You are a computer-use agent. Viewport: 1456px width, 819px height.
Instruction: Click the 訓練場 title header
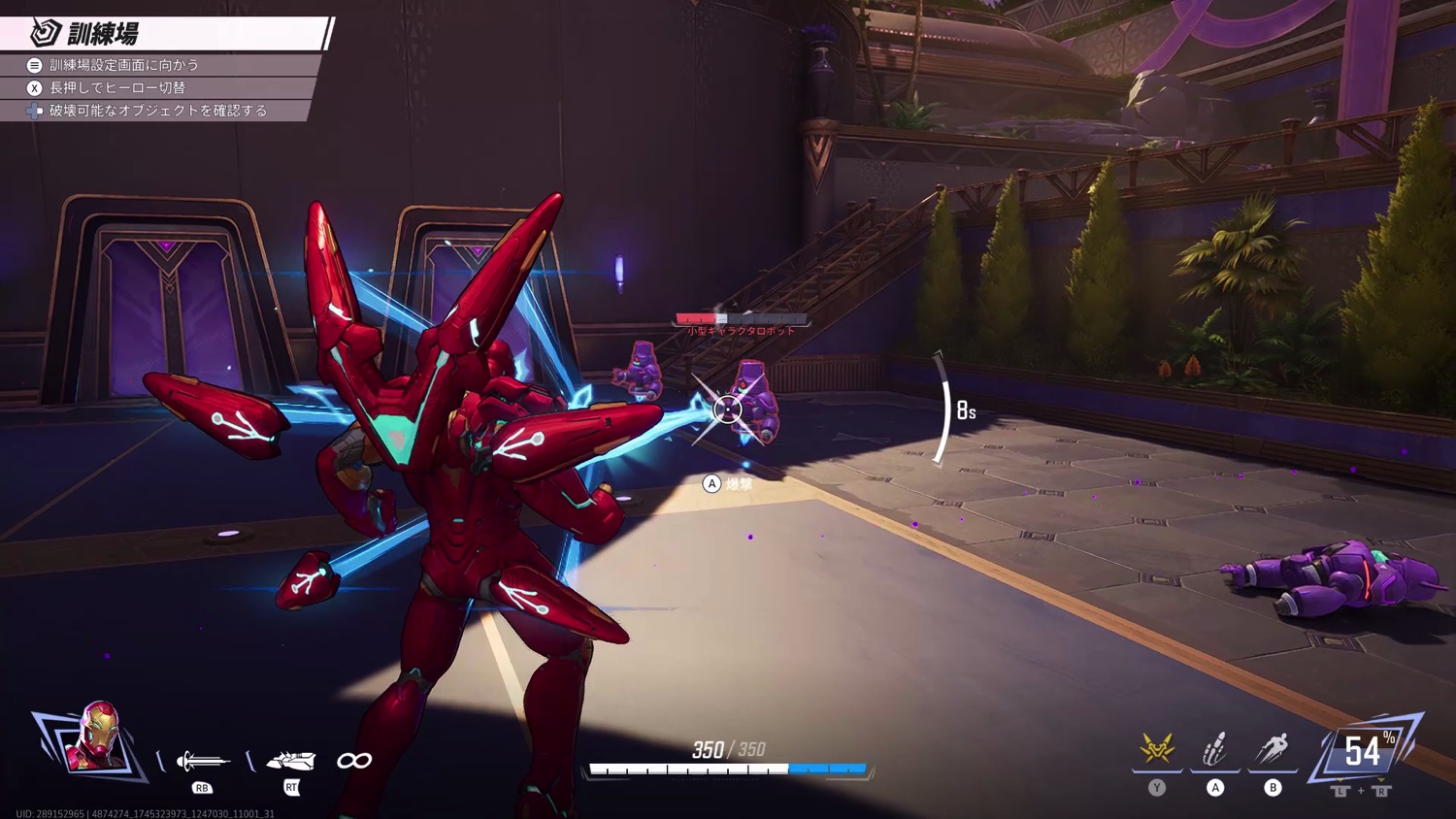pos(102,34)
